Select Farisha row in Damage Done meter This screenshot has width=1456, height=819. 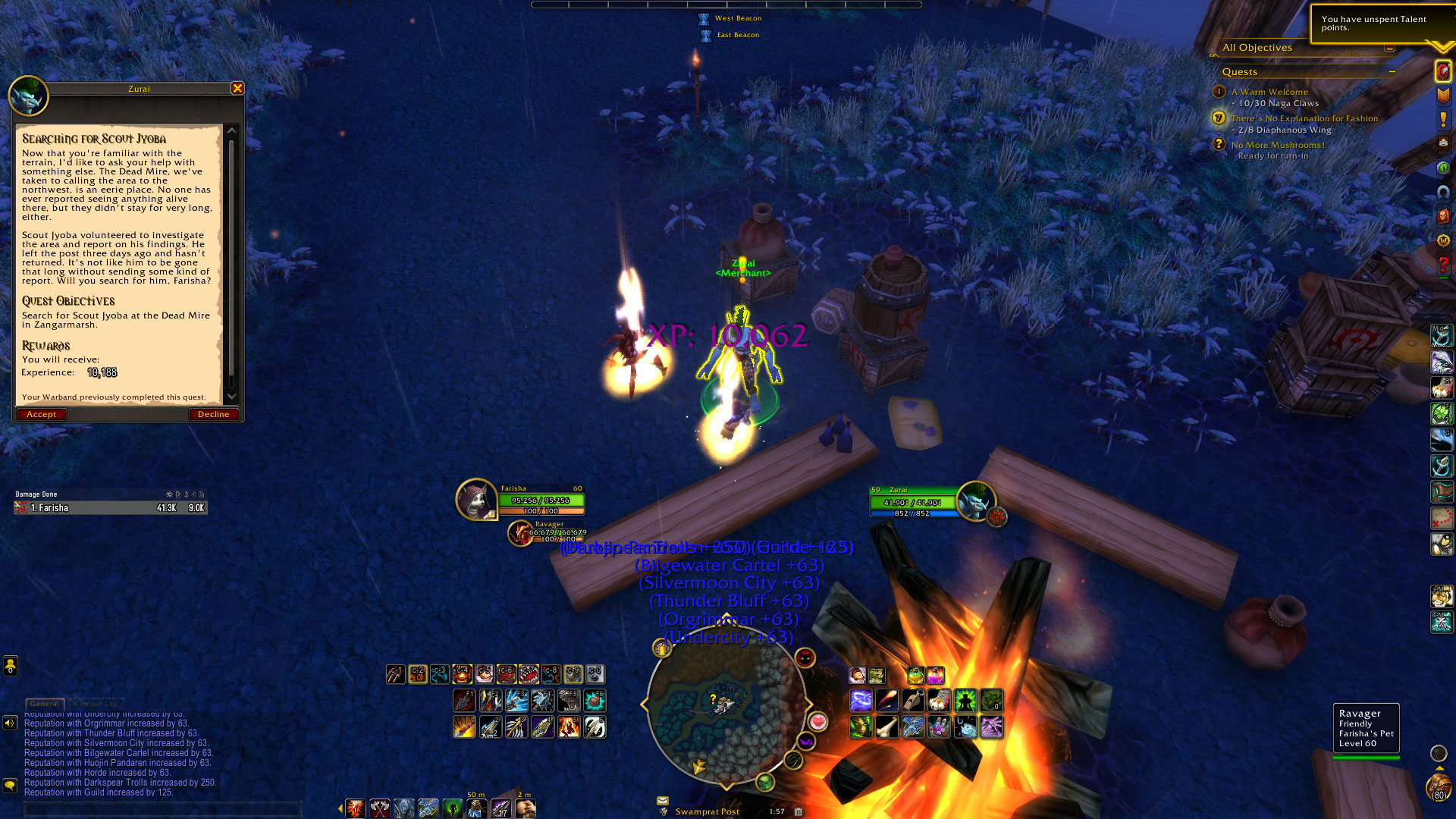pos(110,508)
